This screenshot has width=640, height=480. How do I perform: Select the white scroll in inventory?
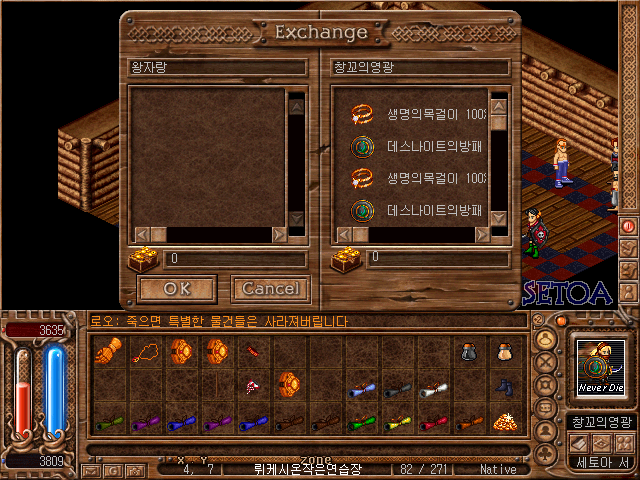[x=432, y=391]
